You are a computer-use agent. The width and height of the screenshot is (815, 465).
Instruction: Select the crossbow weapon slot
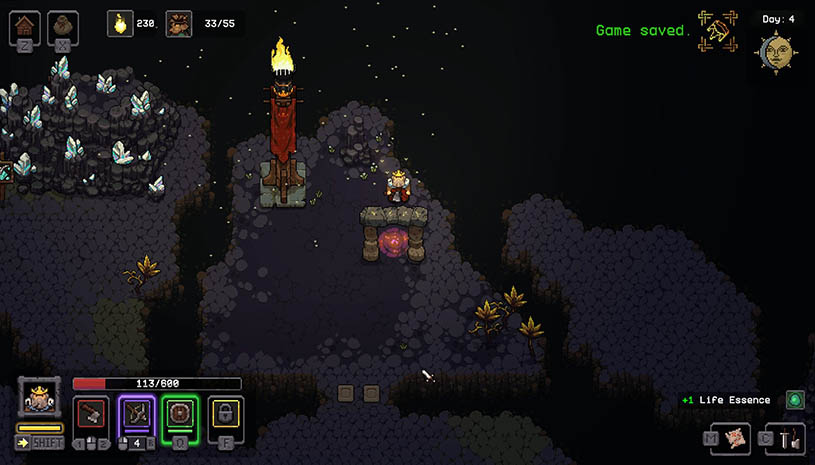(x=136, y=412)
